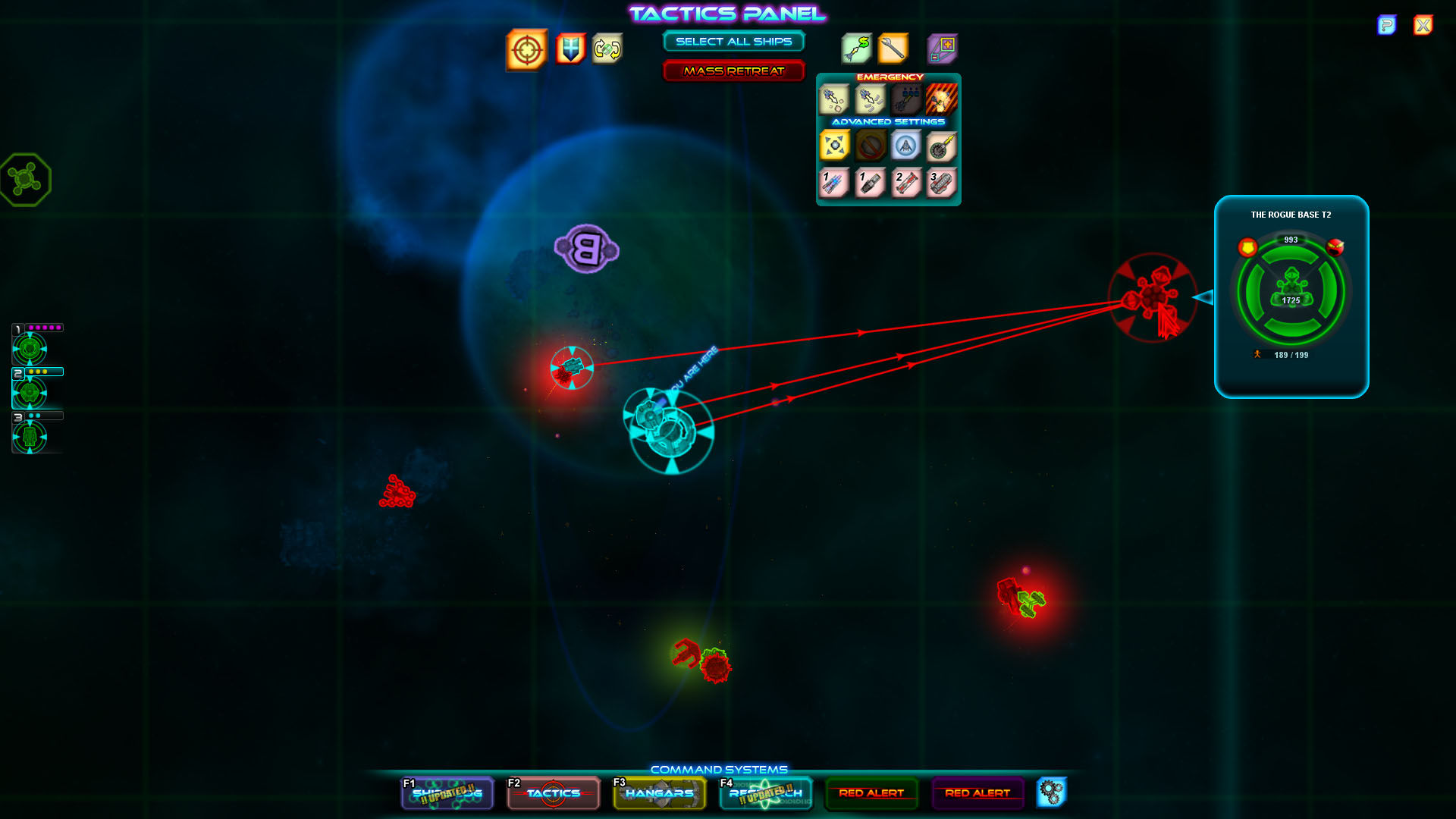Click the Mass Retreat button

[x=733, y=71]
